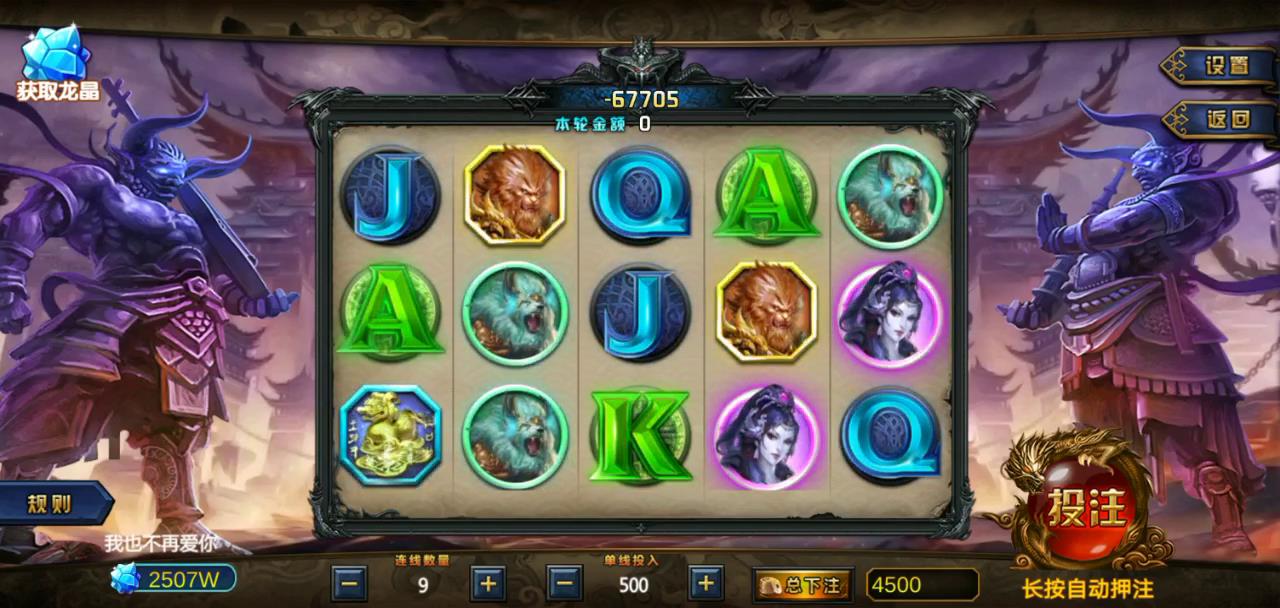Screen dimensions: 1280x608
Task: Increase the 单线投入 bet per line
Action: [x=705, y=583]
